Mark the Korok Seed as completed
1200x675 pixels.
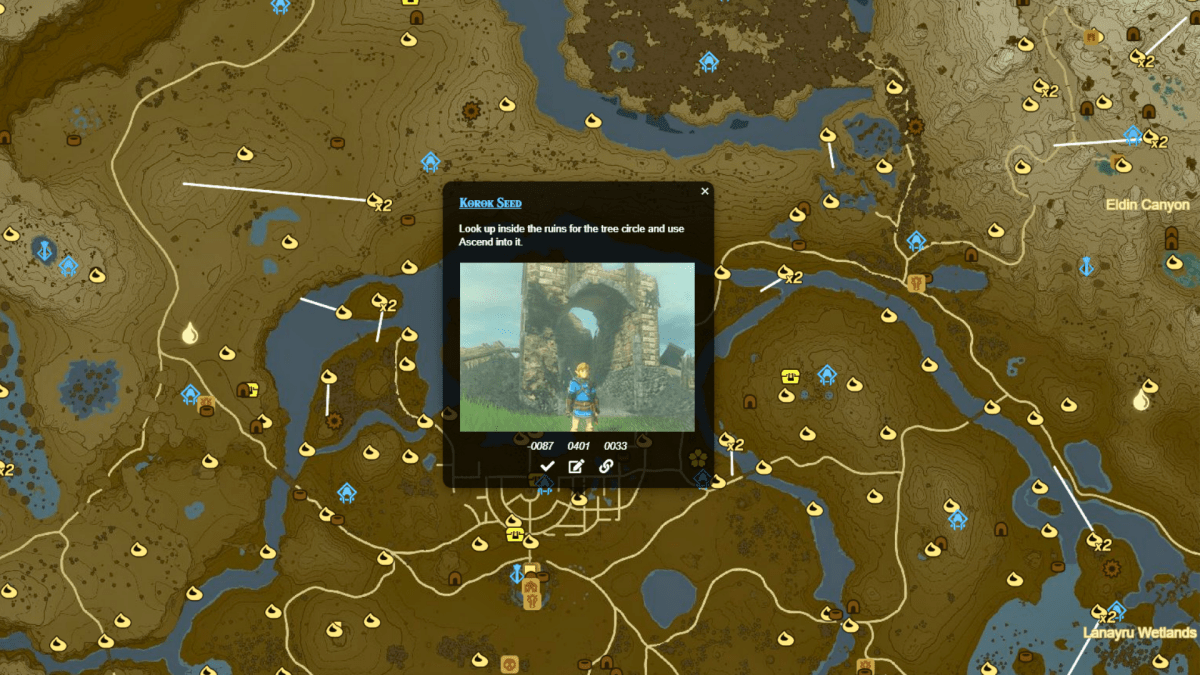pyautogui.click(x=547, y=466)
